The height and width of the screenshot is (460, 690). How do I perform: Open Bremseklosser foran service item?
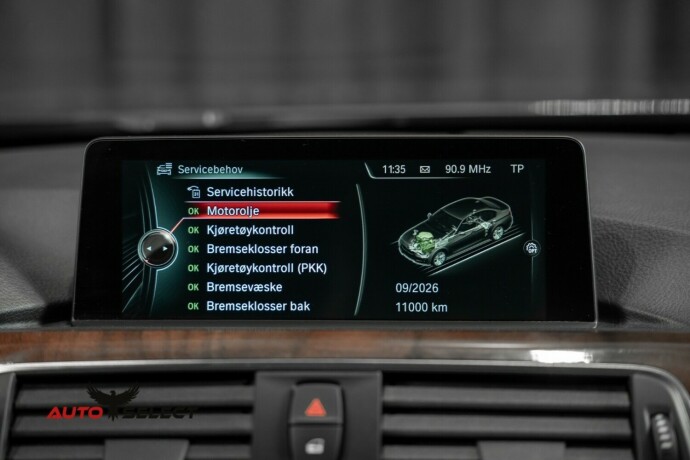coord(262,248)
